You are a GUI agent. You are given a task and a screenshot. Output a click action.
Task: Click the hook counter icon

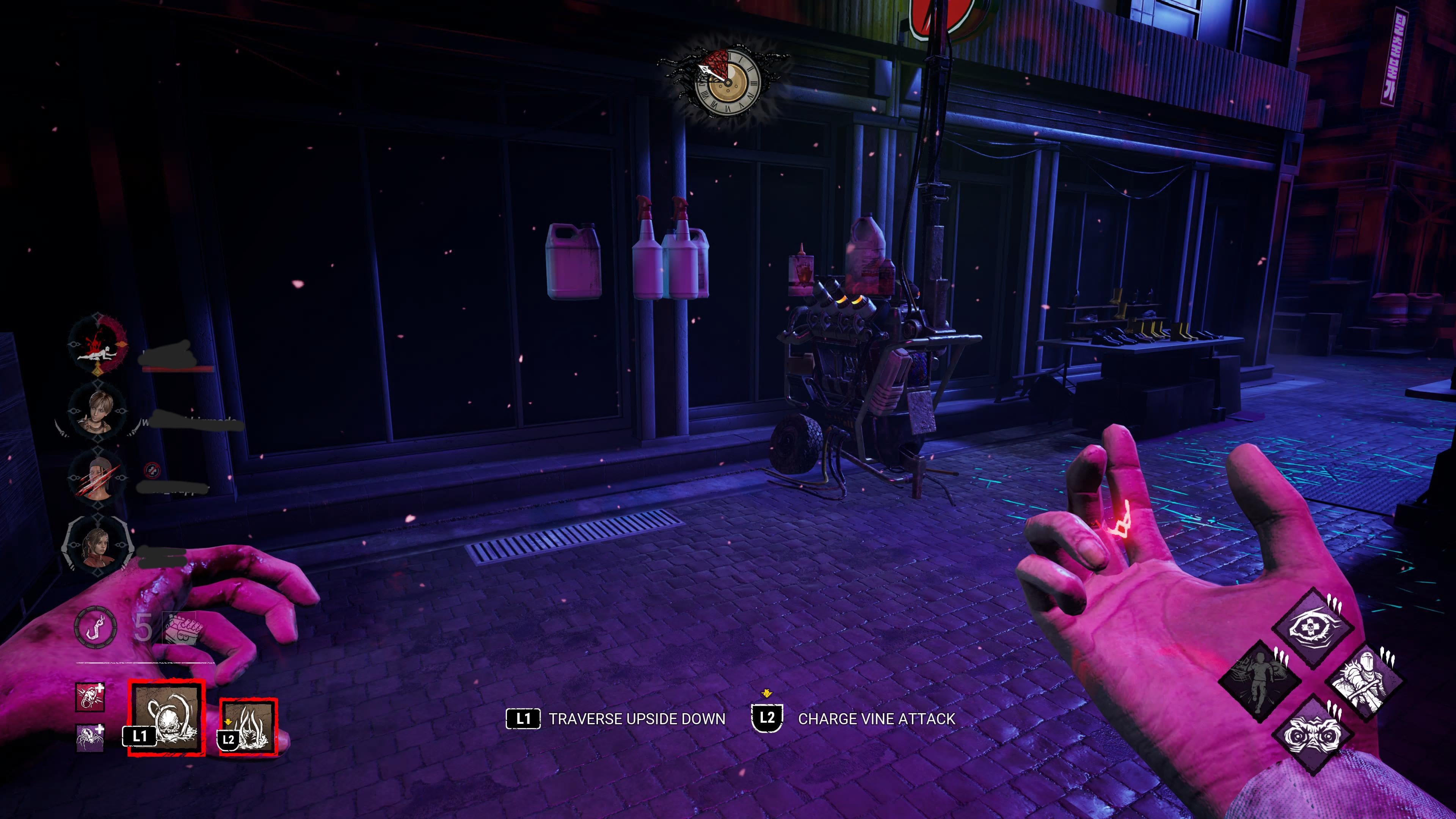tap(96, 627)
